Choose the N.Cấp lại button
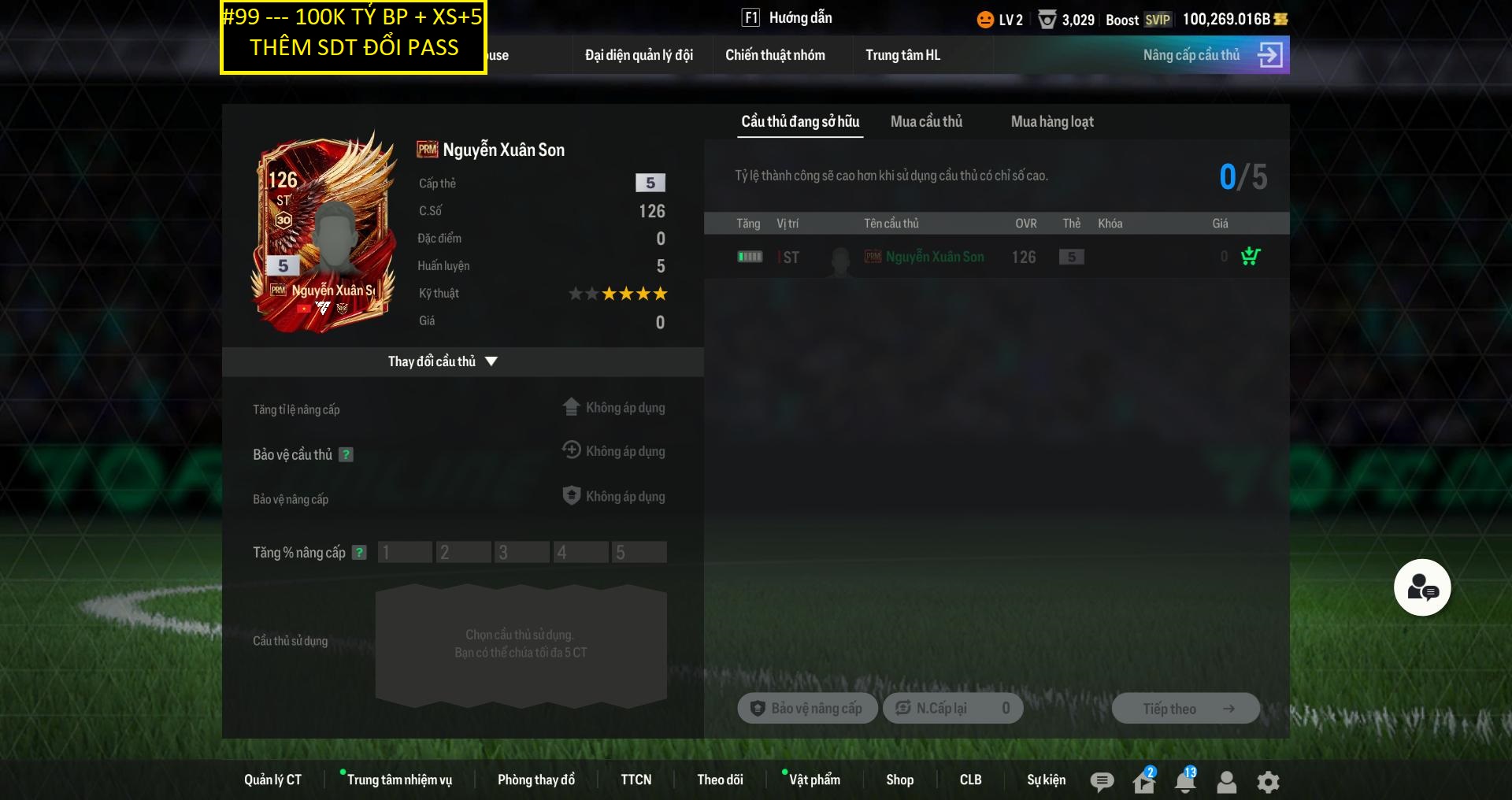Viewport: 1512px width, 800px height. point(953,709)
